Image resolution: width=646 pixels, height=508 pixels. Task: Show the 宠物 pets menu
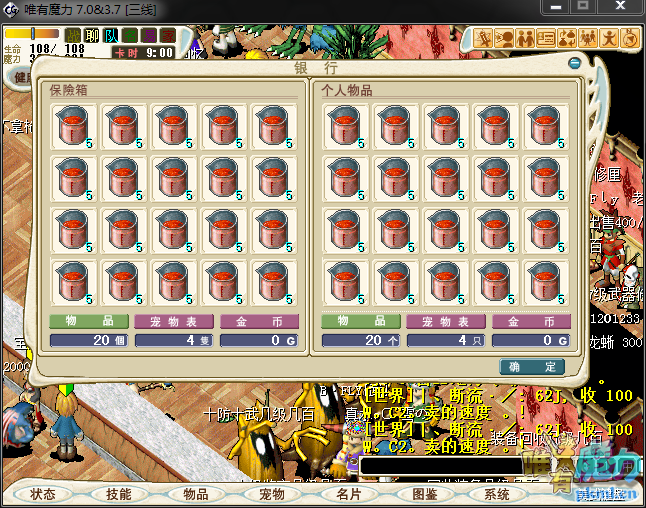tap(271, 494)
